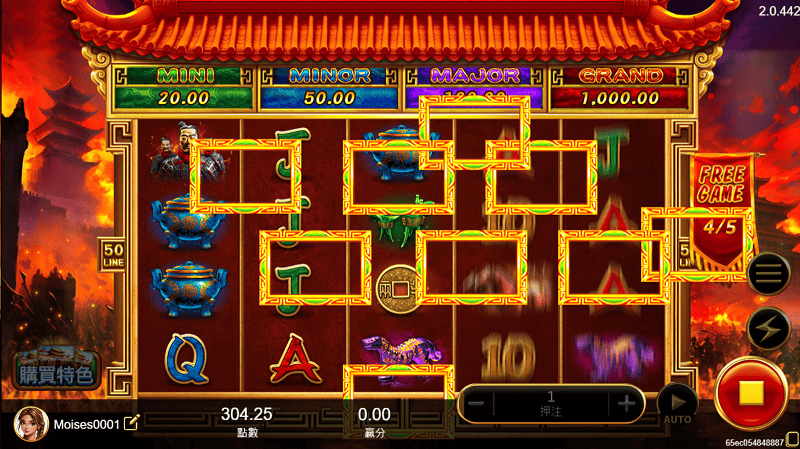800x449 pixels.
Task: Decrease the bet with the minus button
Action: pos(477,403)
